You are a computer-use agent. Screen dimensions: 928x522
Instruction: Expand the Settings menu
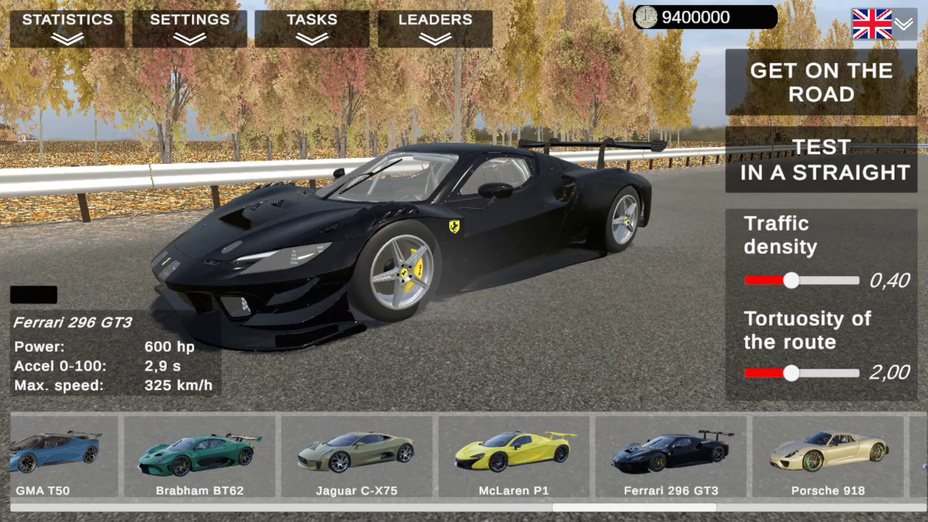click(x=190, y=28)
